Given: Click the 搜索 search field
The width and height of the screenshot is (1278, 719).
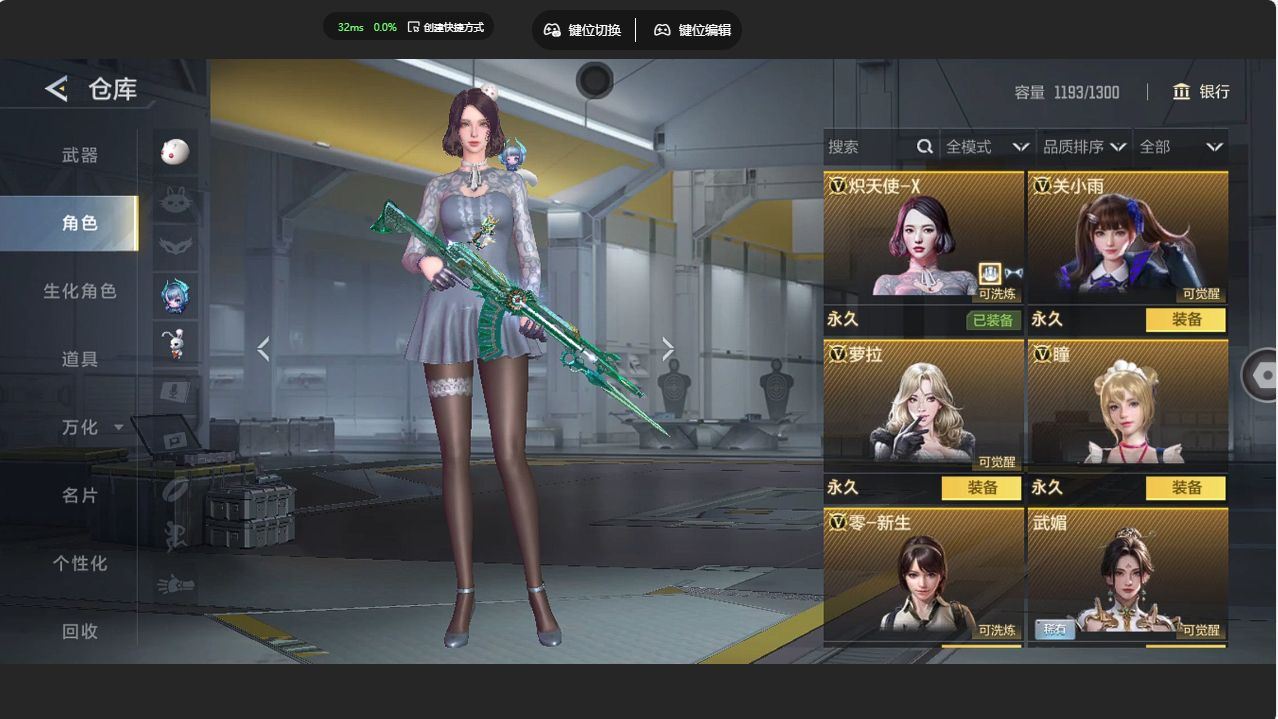Looking at the screenshot, I should [x=868, y=147].
